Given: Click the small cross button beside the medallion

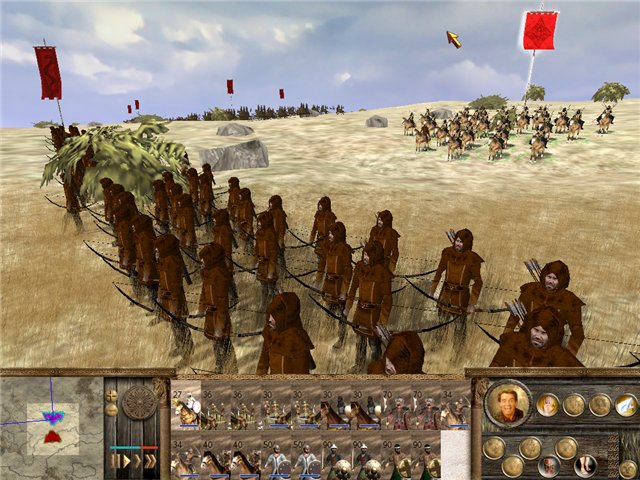Looking at the screenshot, I should coord(111,394).
